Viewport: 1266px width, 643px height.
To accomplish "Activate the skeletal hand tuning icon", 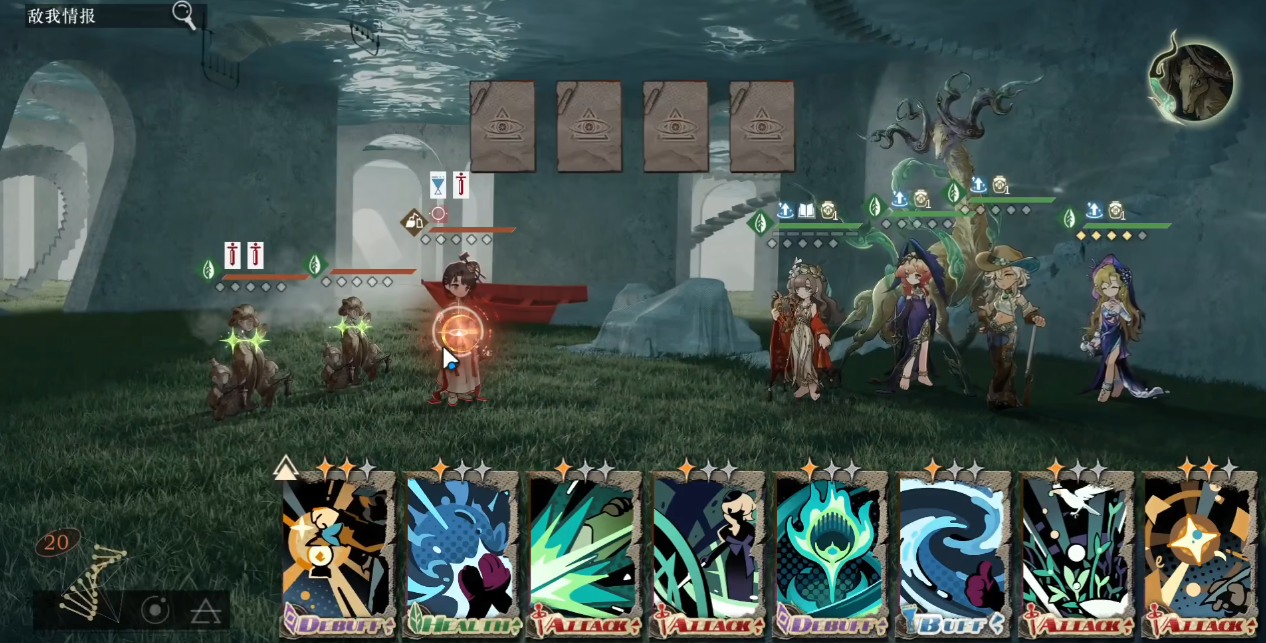I will point(90,580).
